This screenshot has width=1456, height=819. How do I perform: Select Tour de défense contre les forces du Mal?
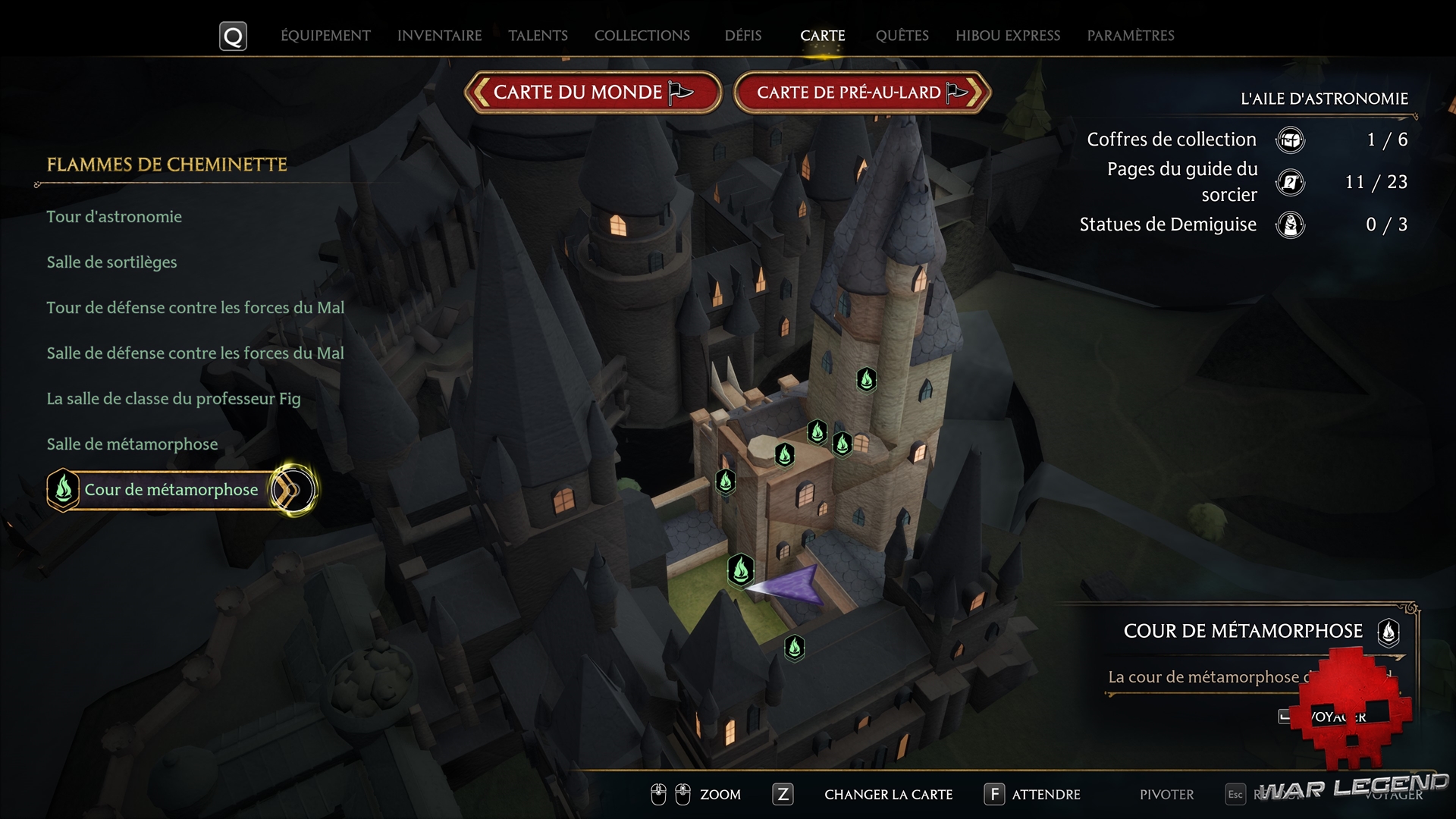[196, 308]
